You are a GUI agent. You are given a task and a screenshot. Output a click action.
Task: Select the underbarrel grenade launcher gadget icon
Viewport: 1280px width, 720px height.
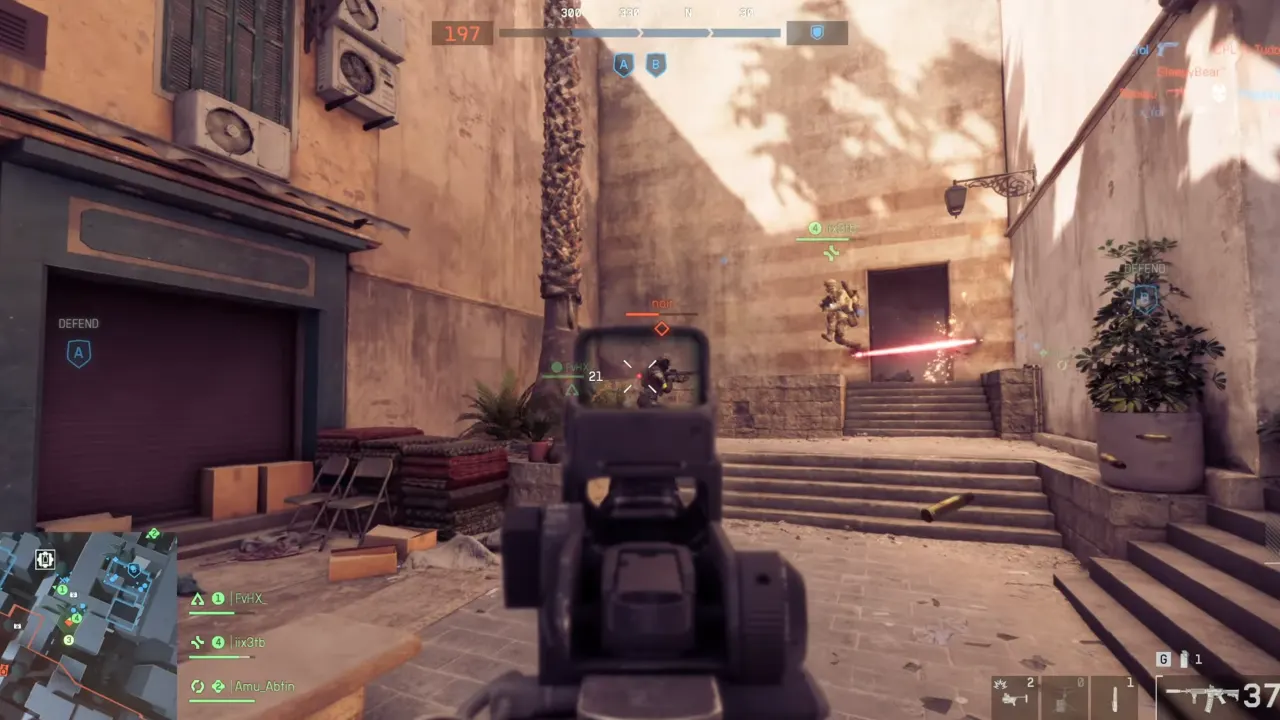1015,697
